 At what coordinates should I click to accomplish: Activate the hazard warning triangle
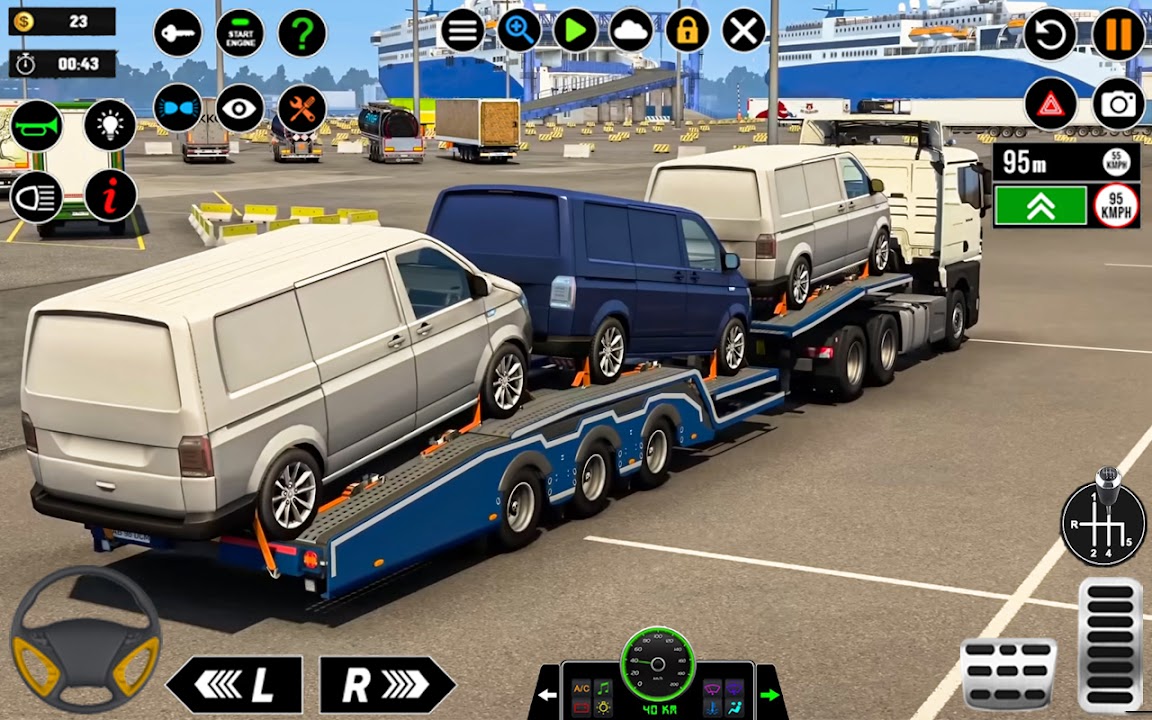pyautogui.click(x=1050, y=104)
